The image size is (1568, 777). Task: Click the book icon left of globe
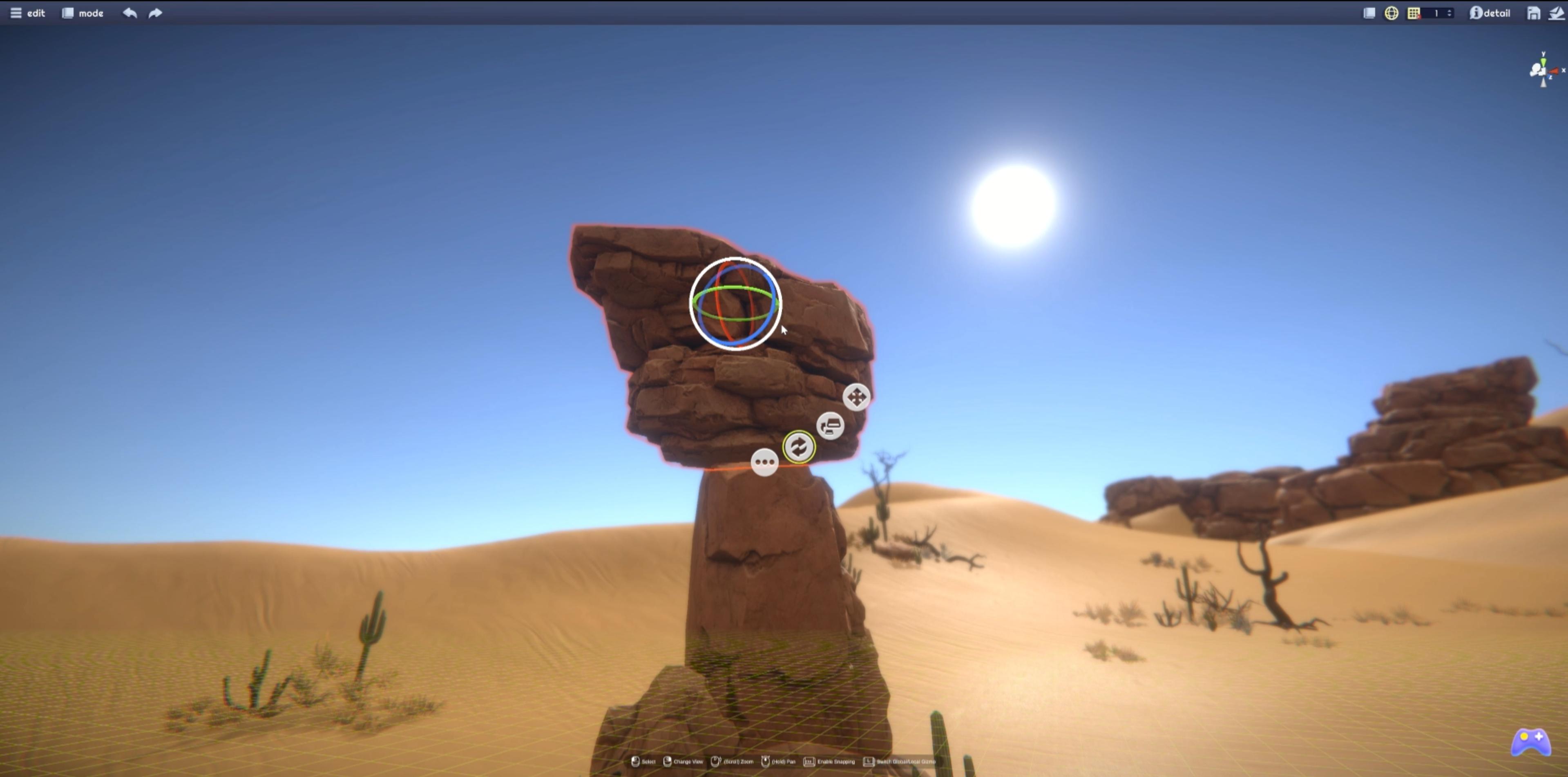tap(1369, 13)
